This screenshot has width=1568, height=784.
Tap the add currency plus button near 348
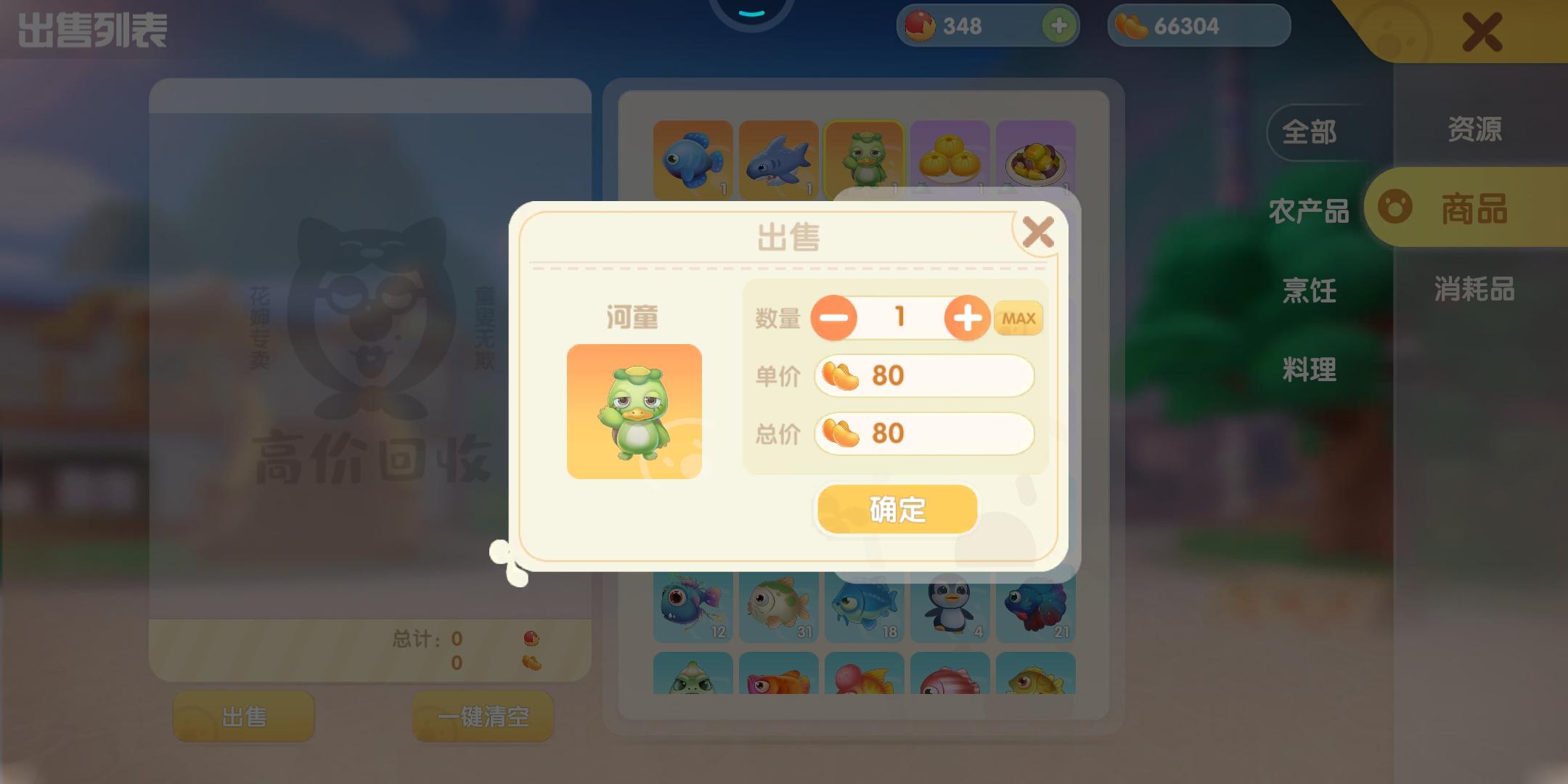pos(1058,25)
